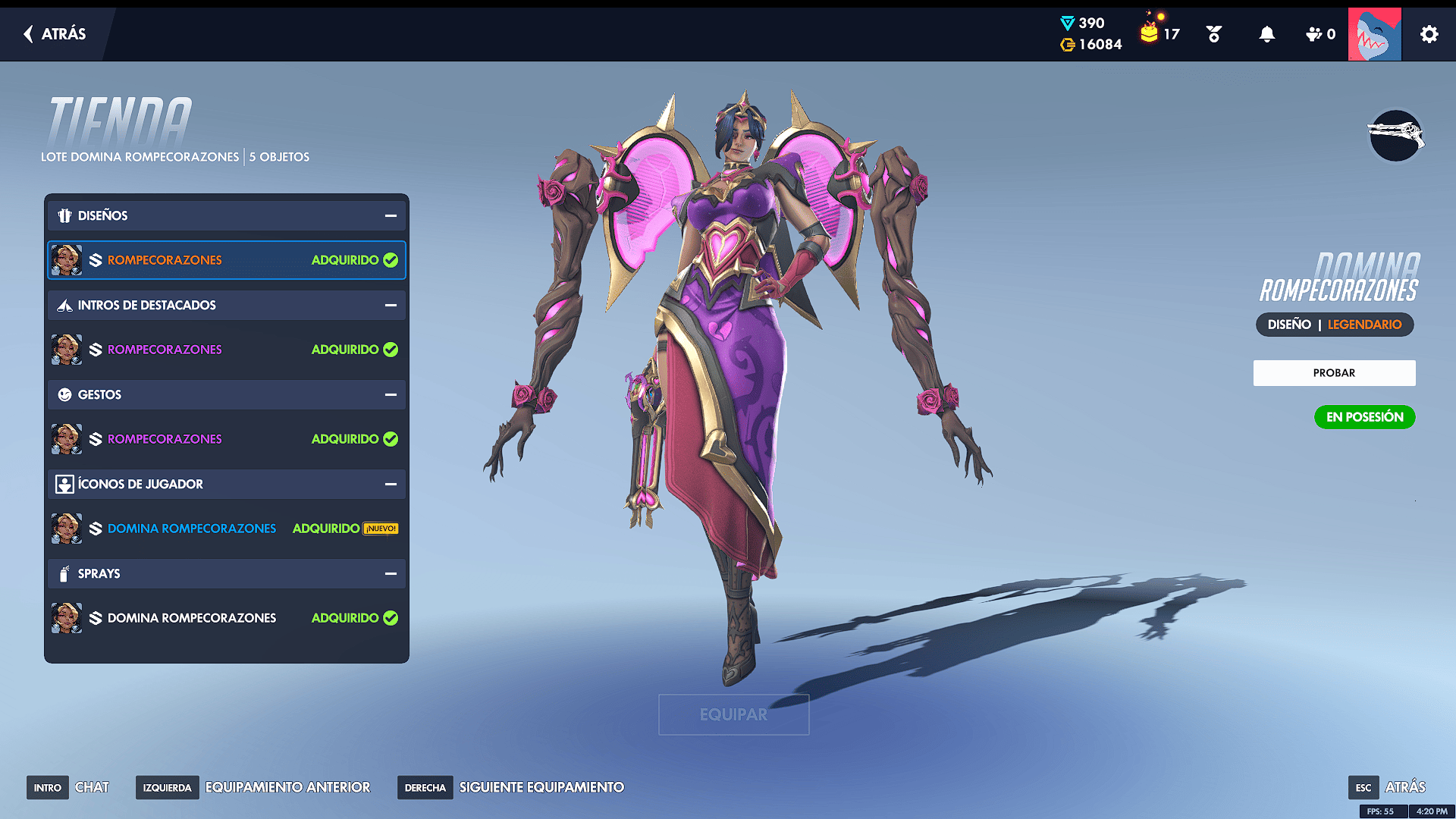
Task: Open the settings gear icon
Action: (x=1429, y=34)
